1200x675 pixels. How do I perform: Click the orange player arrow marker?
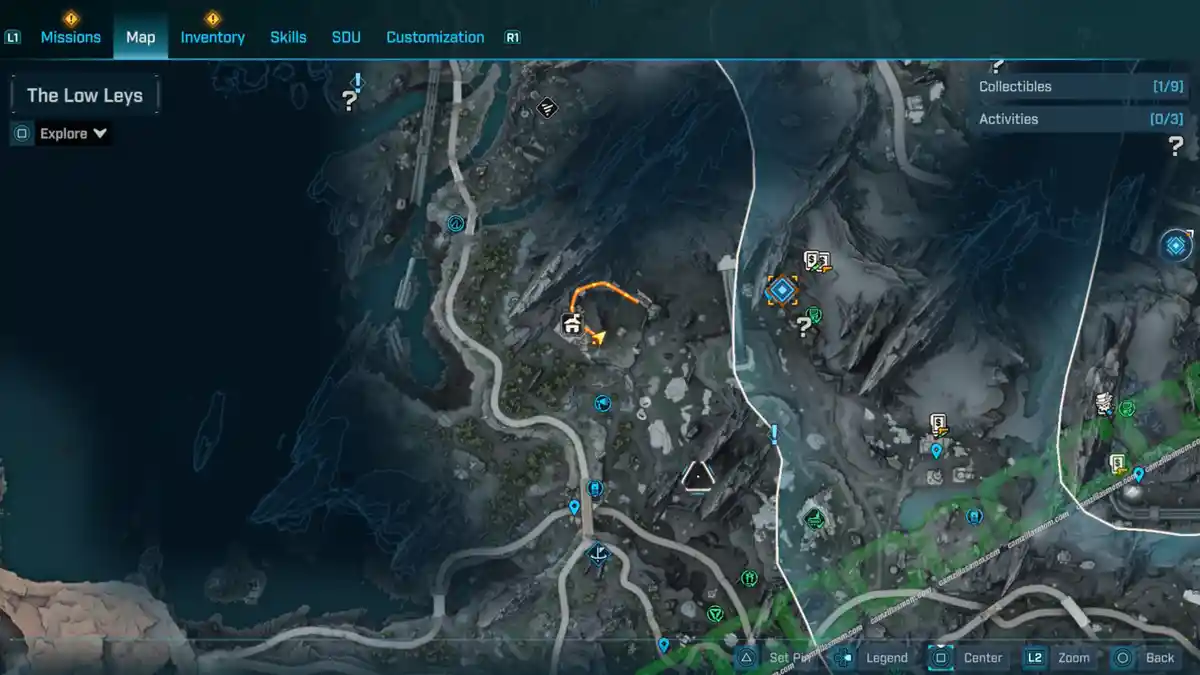[598, 337]
